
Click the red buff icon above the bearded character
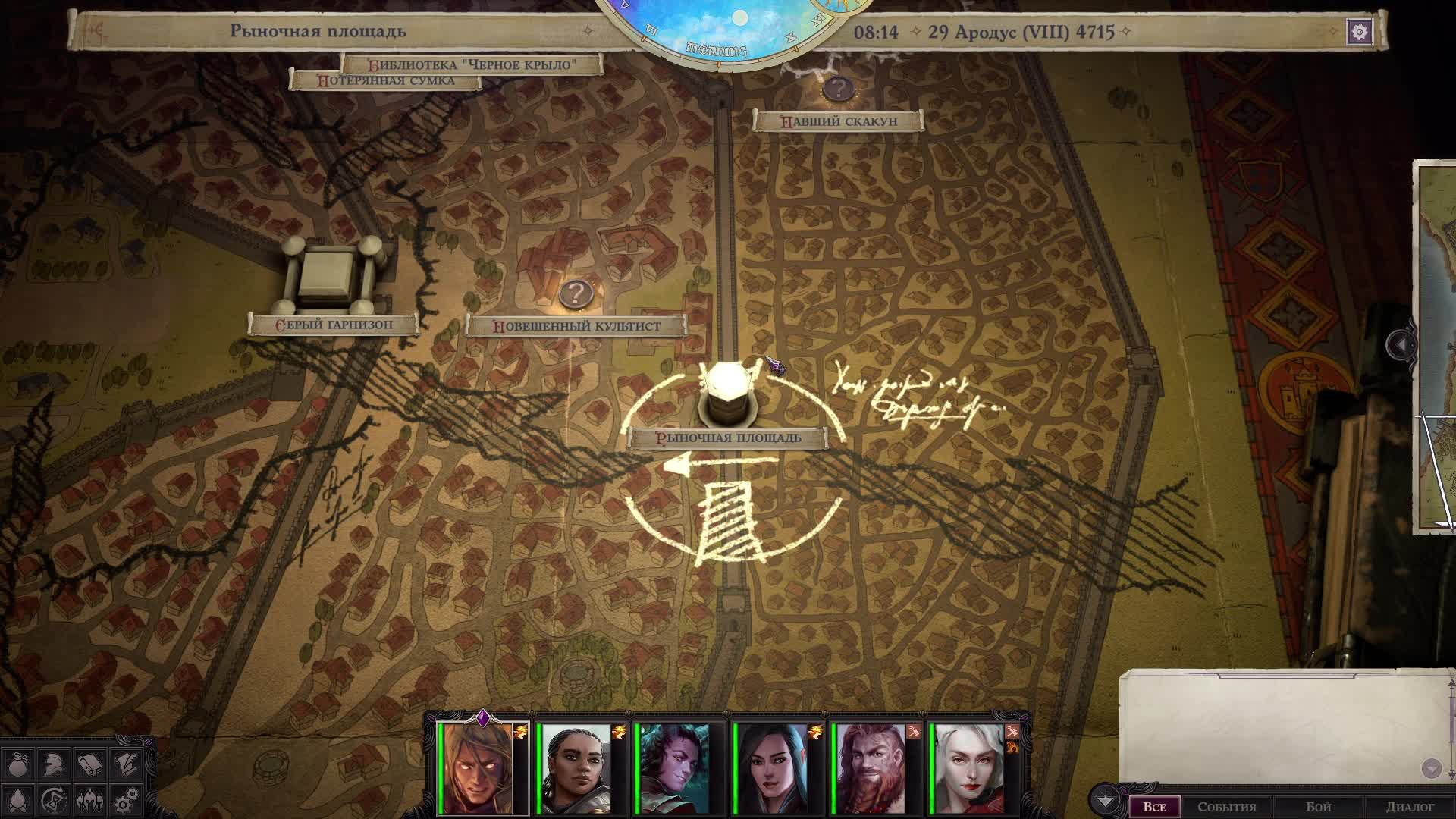point(913,730)
